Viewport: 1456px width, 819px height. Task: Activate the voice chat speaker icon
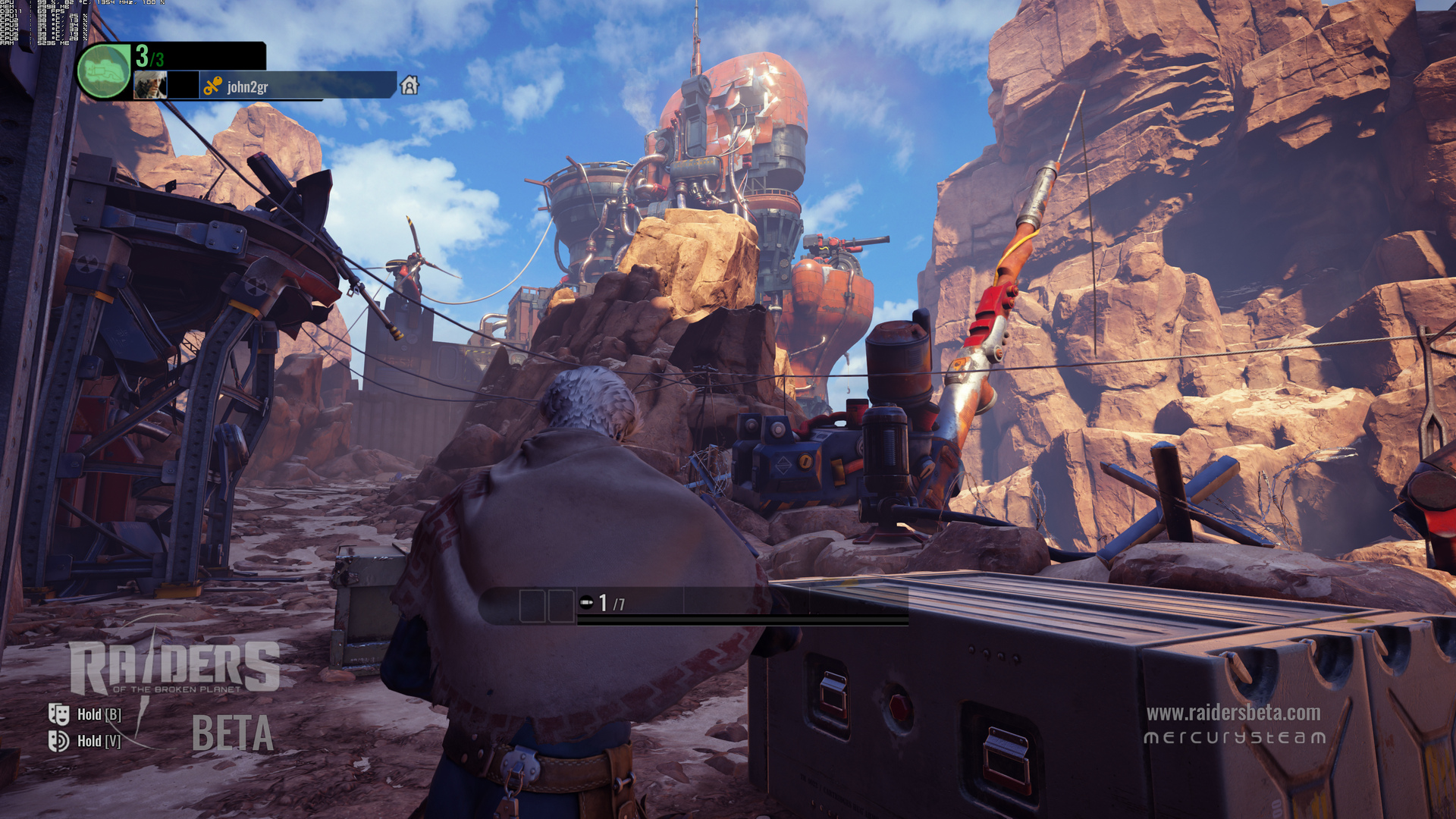[x=58, y=740]
